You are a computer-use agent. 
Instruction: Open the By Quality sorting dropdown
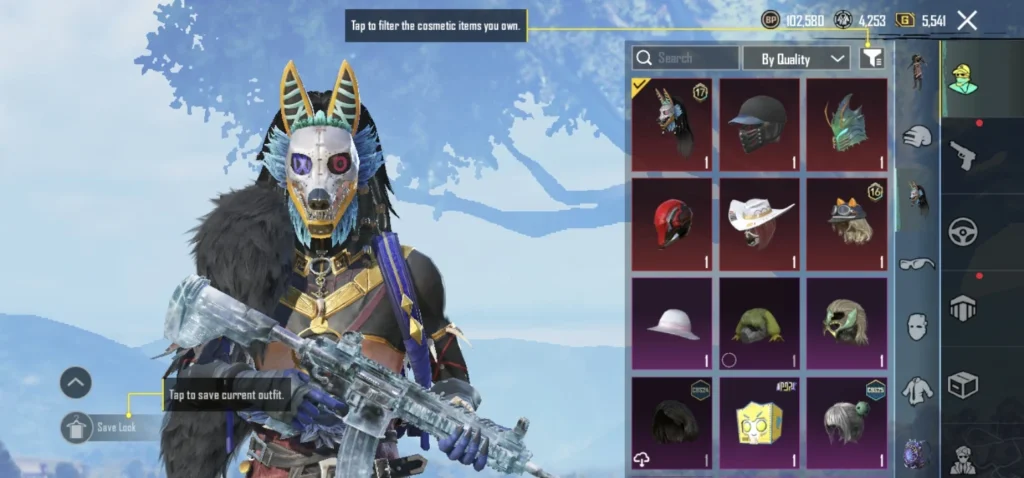(796, 59)
